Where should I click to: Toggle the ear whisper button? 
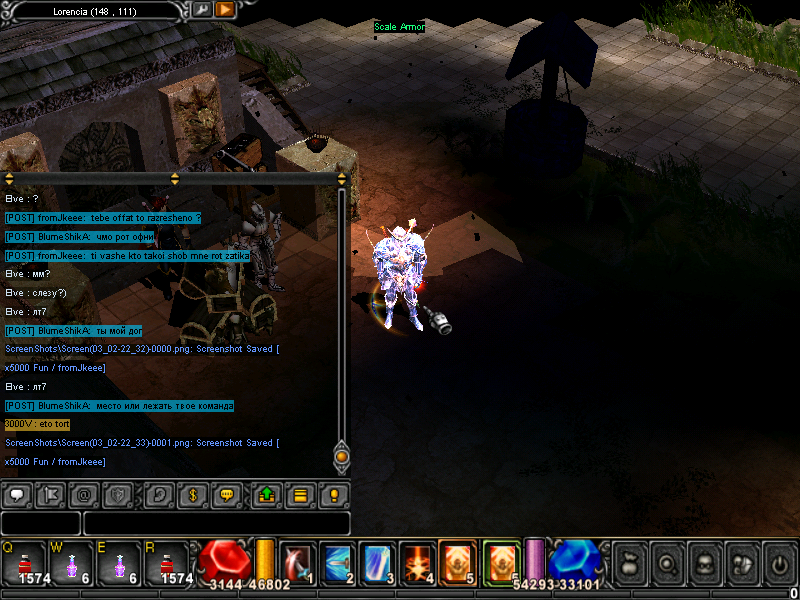(157, 494)
